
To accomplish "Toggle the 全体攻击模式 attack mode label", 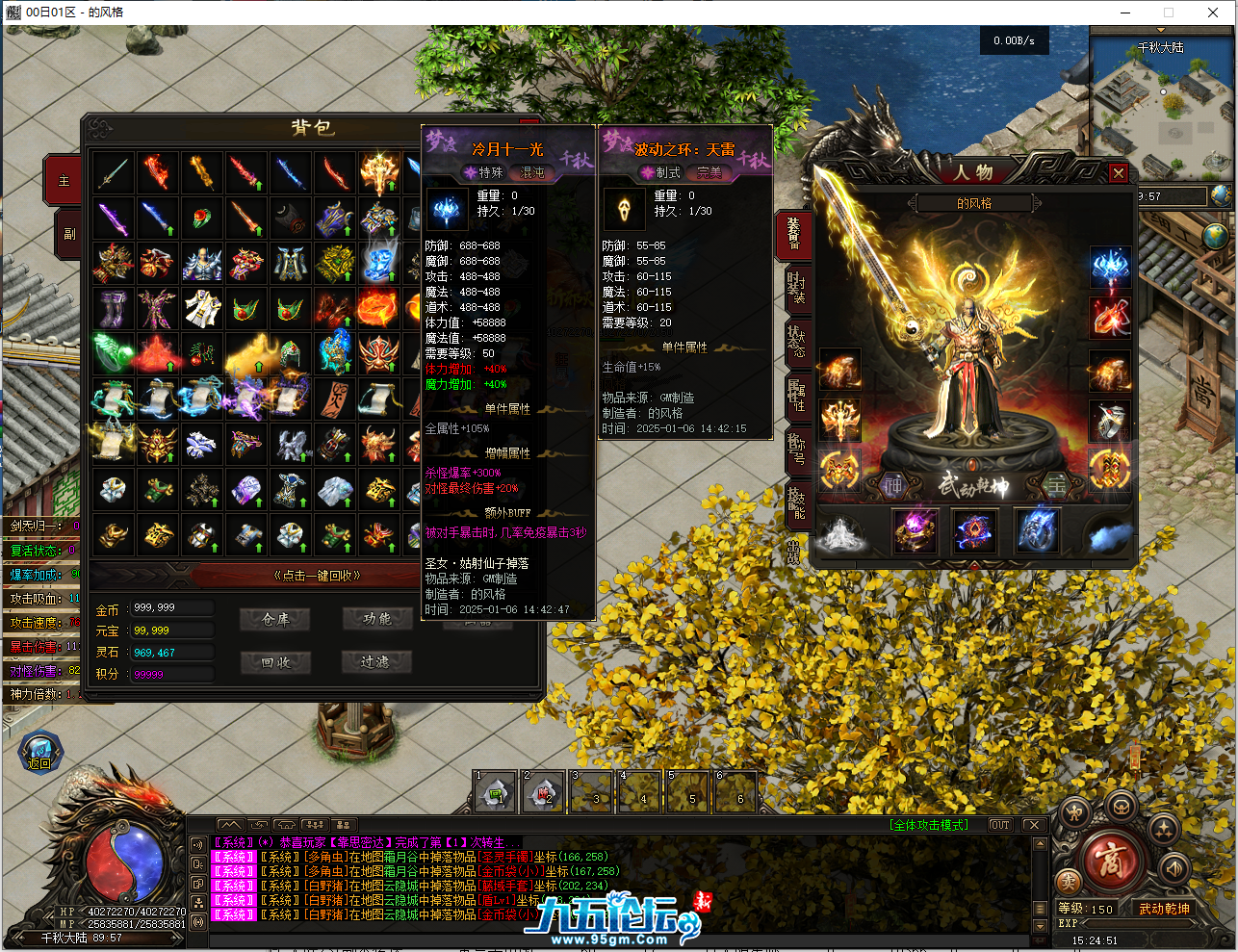I will click(930, 825).
